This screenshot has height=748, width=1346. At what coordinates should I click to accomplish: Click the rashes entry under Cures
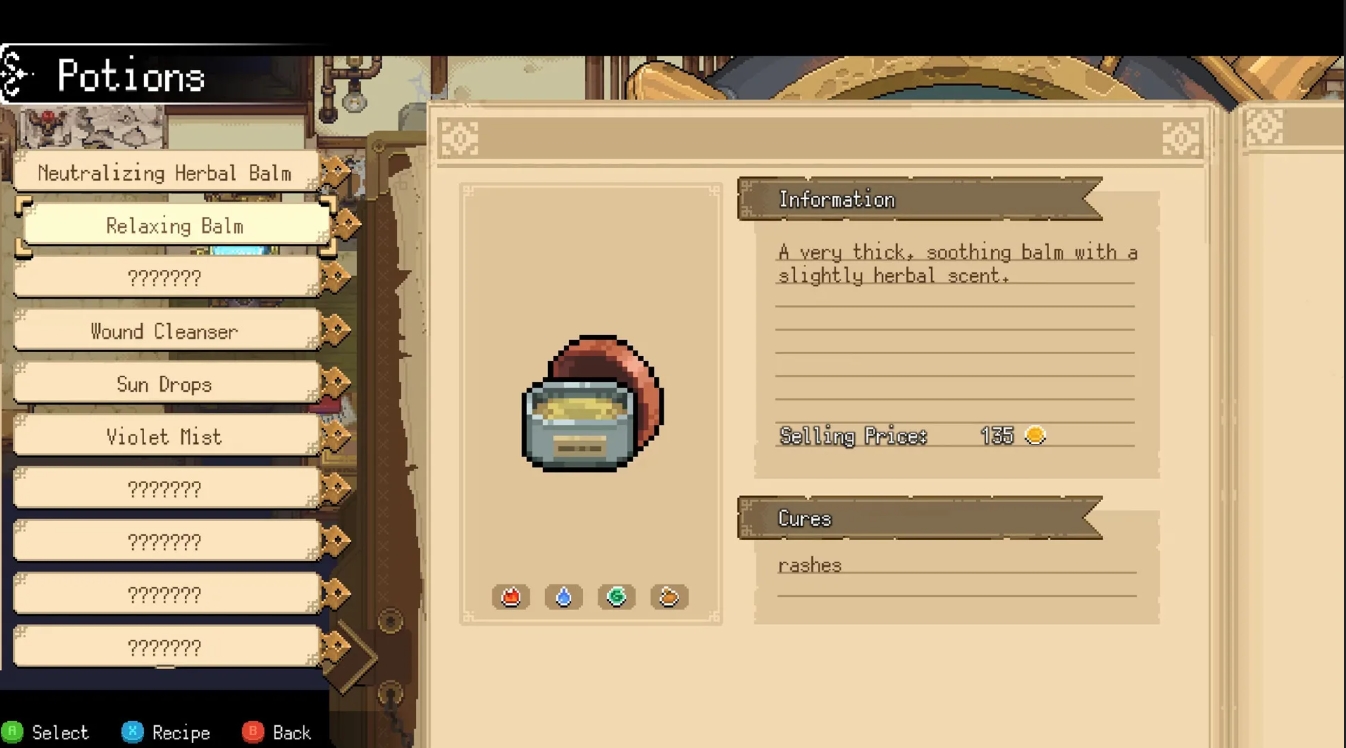pos(808,564)
